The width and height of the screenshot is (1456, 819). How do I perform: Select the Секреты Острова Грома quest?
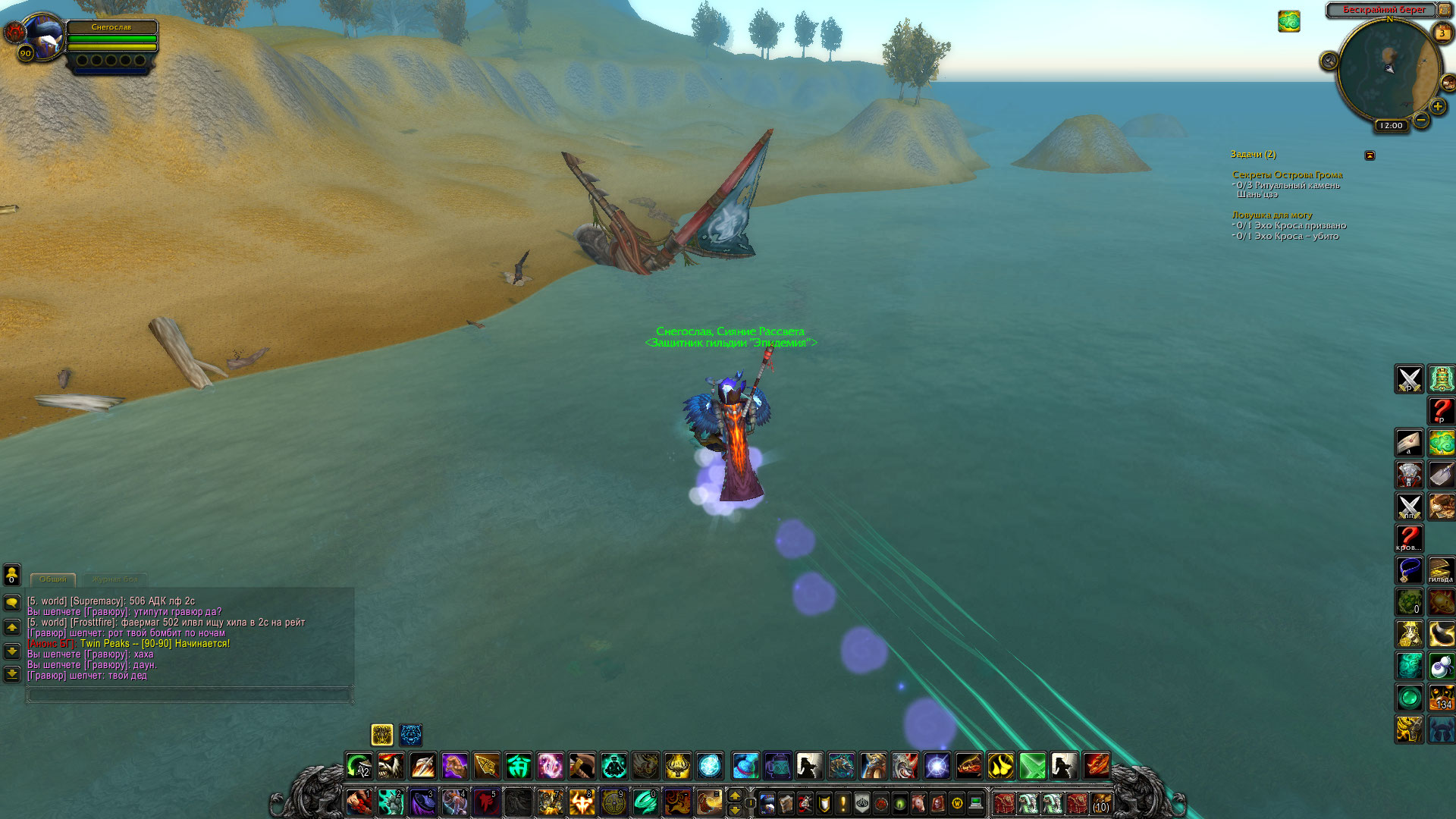click(x=1287, y=174)
